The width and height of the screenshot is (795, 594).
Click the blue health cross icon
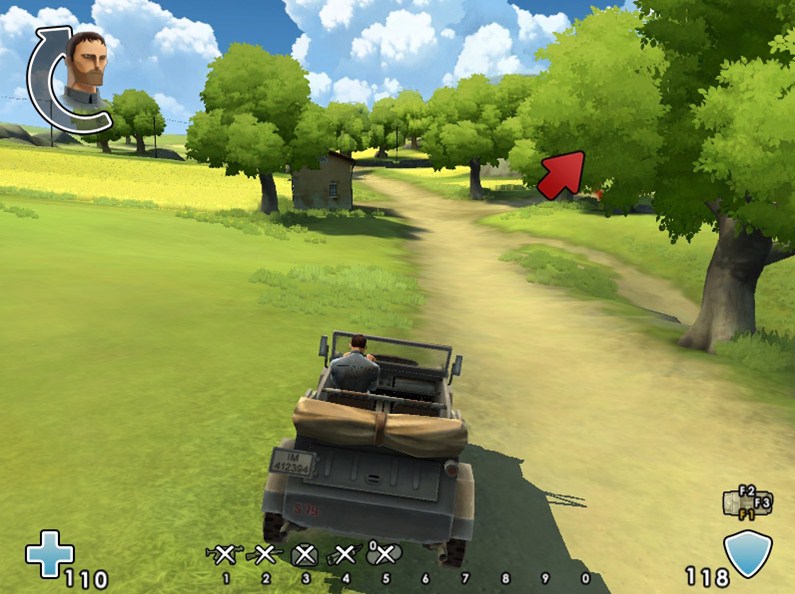tap(49, 554)
